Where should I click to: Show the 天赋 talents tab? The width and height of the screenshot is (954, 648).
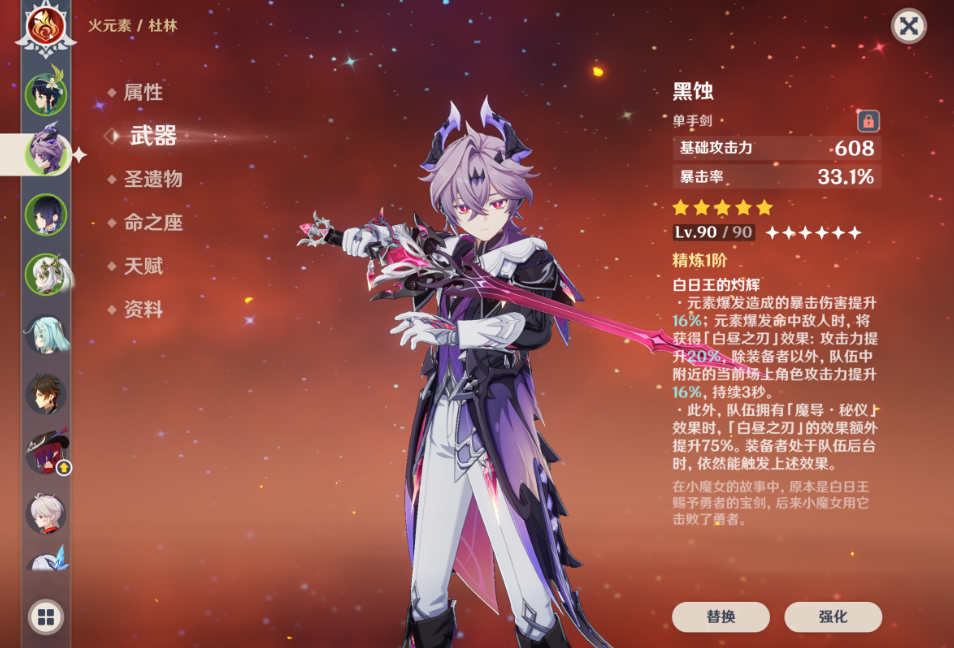143,267
